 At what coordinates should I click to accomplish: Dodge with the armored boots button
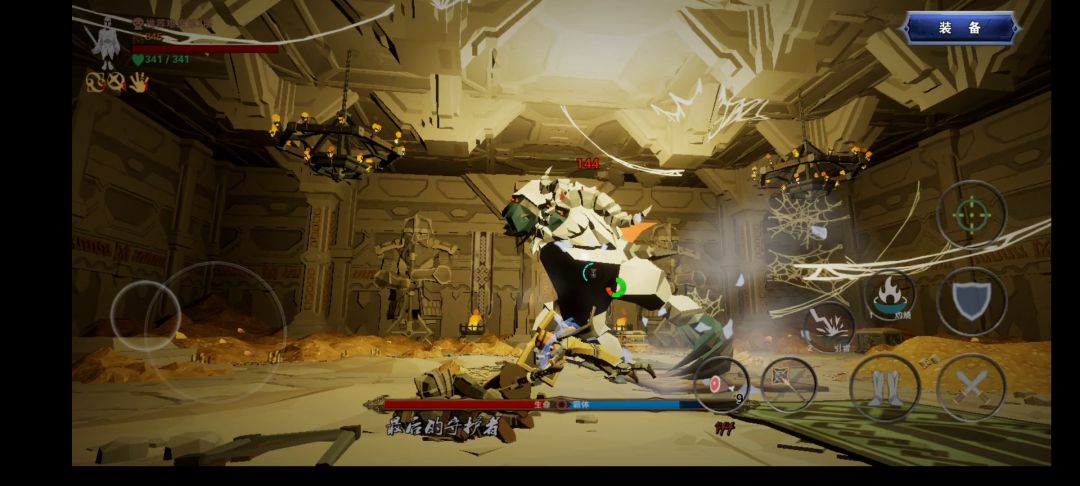885,387
